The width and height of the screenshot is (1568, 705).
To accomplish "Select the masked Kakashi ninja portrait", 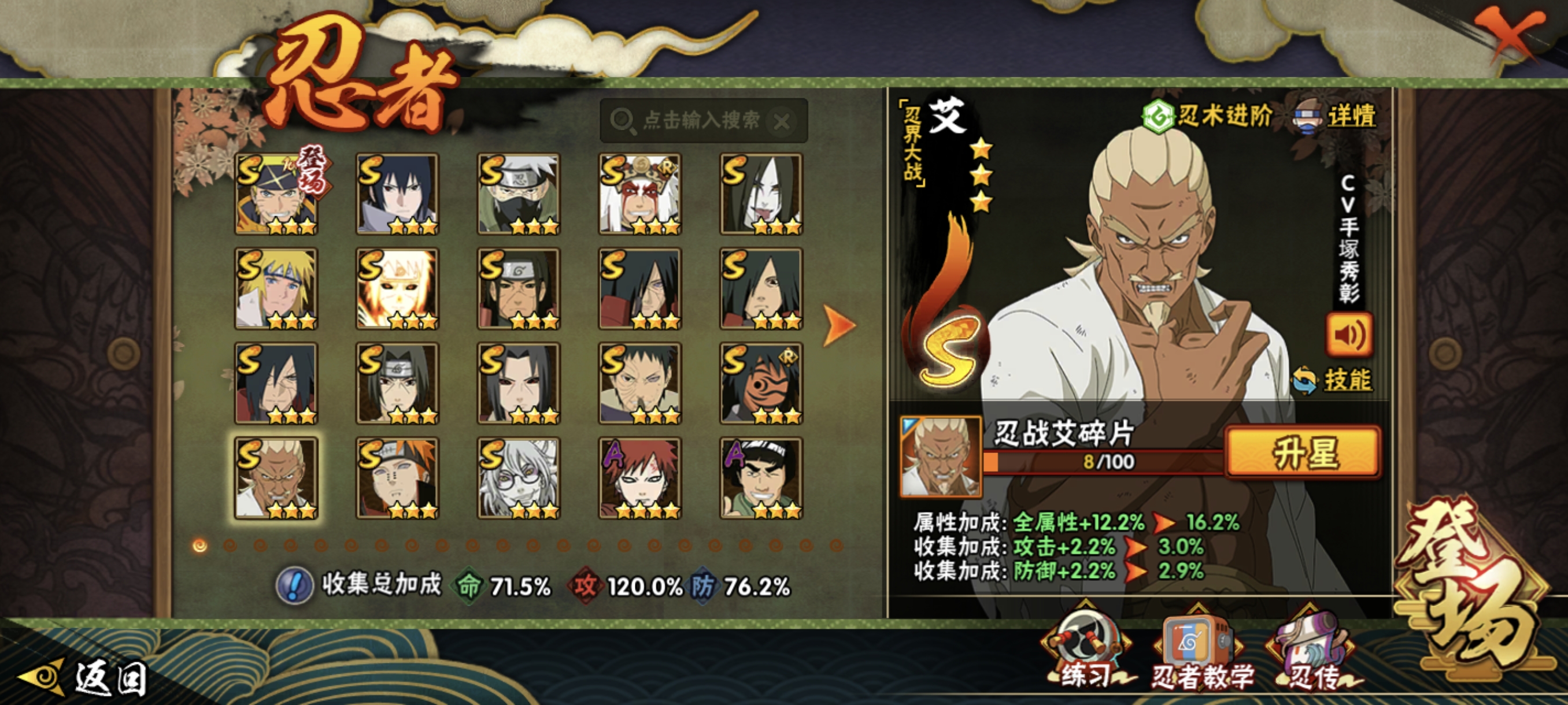I will coord(518,194).
